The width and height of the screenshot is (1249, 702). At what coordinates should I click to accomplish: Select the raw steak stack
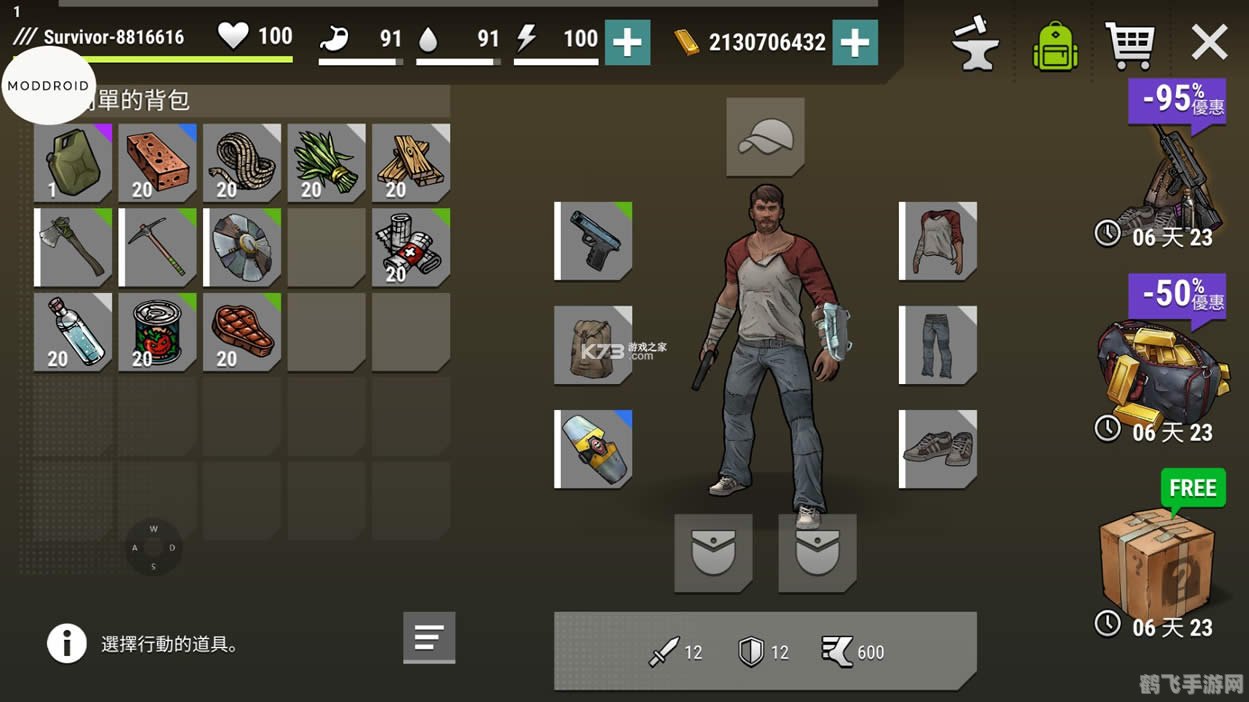242,332
